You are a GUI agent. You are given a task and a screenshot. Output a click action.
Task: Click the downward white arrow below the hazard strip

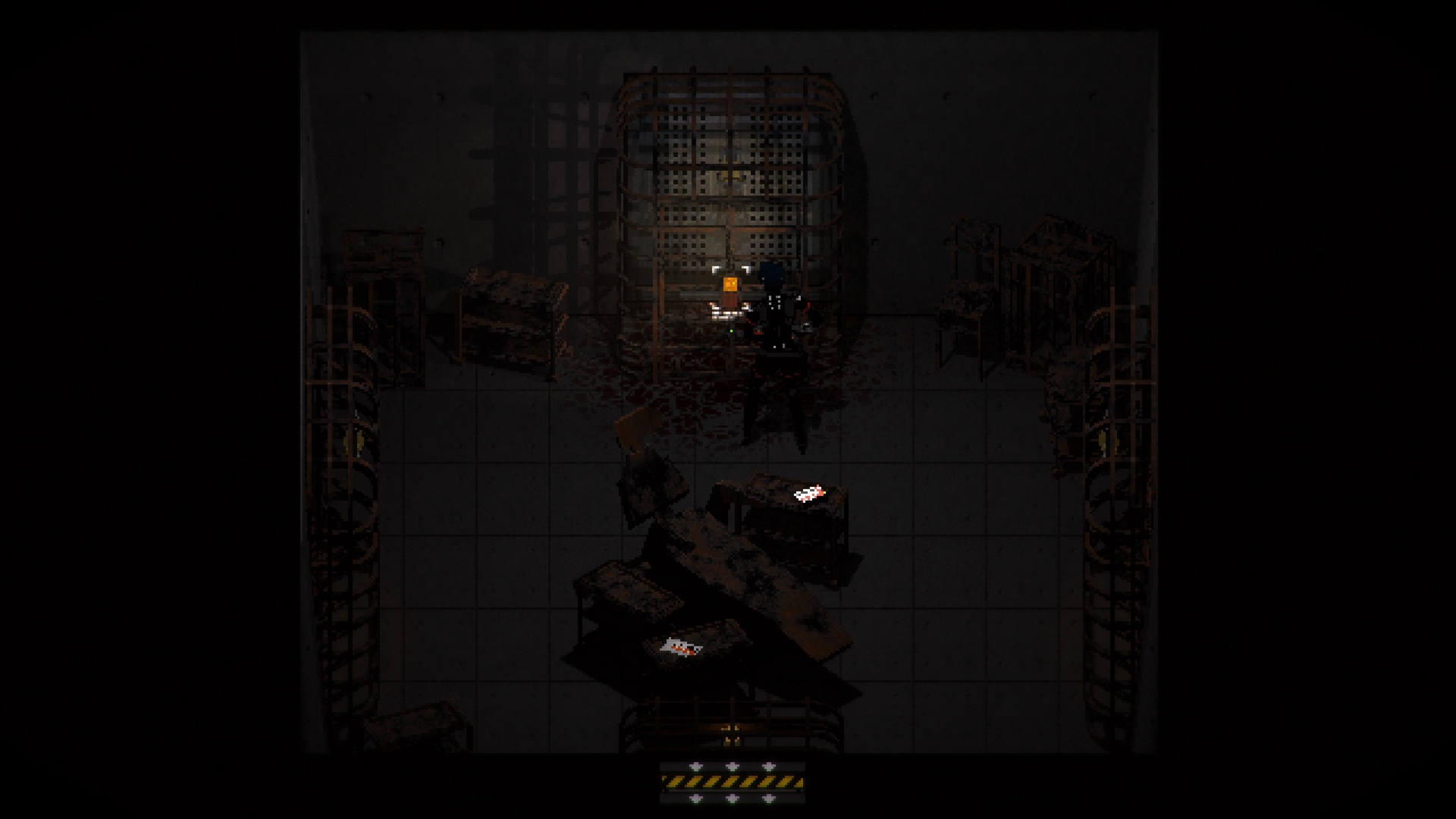[x=733, y=799]
